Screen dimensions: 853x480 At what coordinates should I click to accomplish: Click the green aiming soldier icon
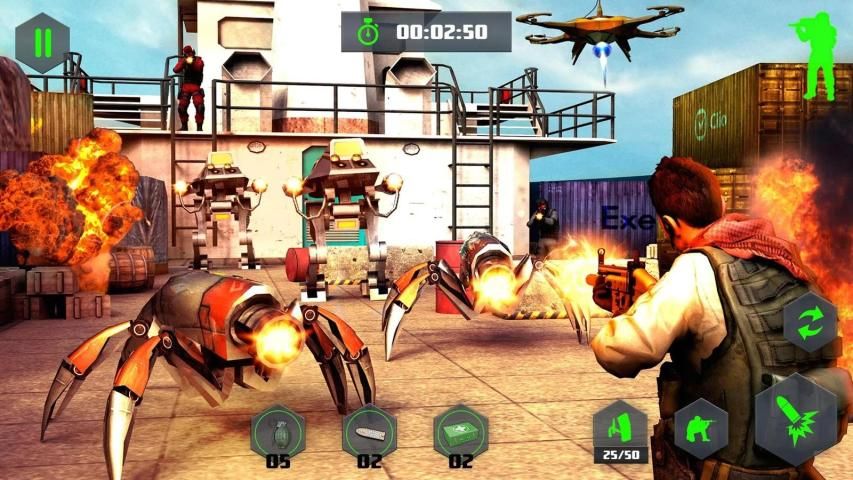(819, 57)
